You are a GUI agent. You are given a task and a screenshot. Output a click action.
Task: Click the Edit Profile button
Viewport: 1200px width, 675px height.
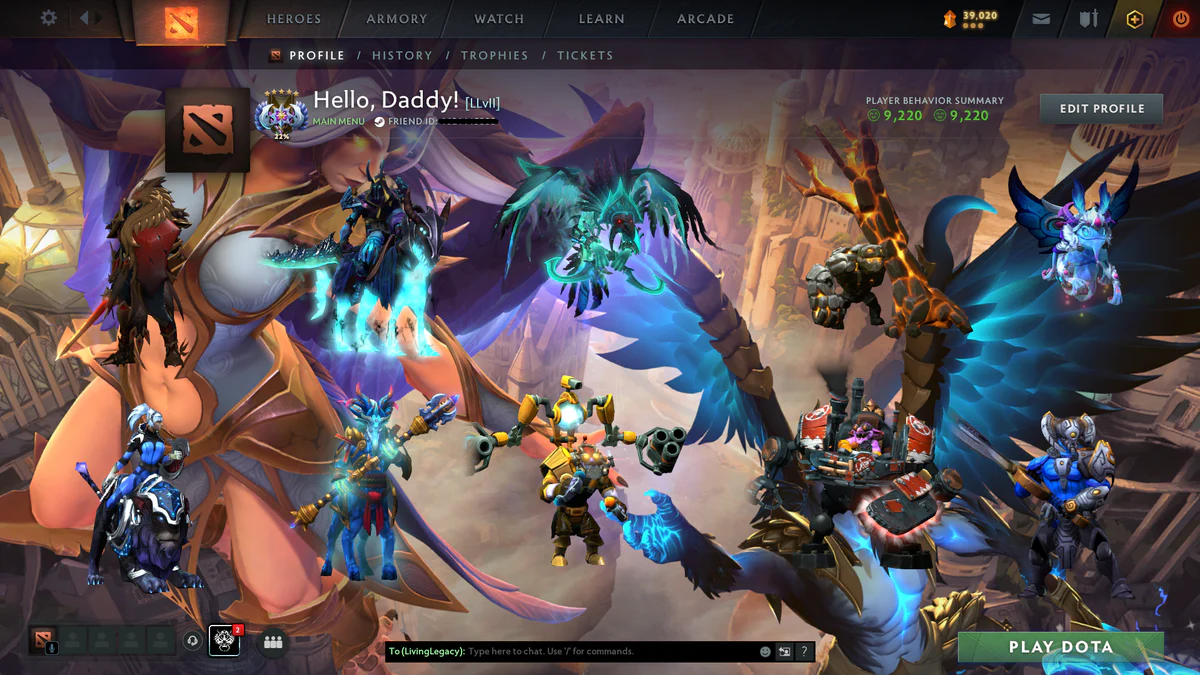click(x=1101, y=108)
